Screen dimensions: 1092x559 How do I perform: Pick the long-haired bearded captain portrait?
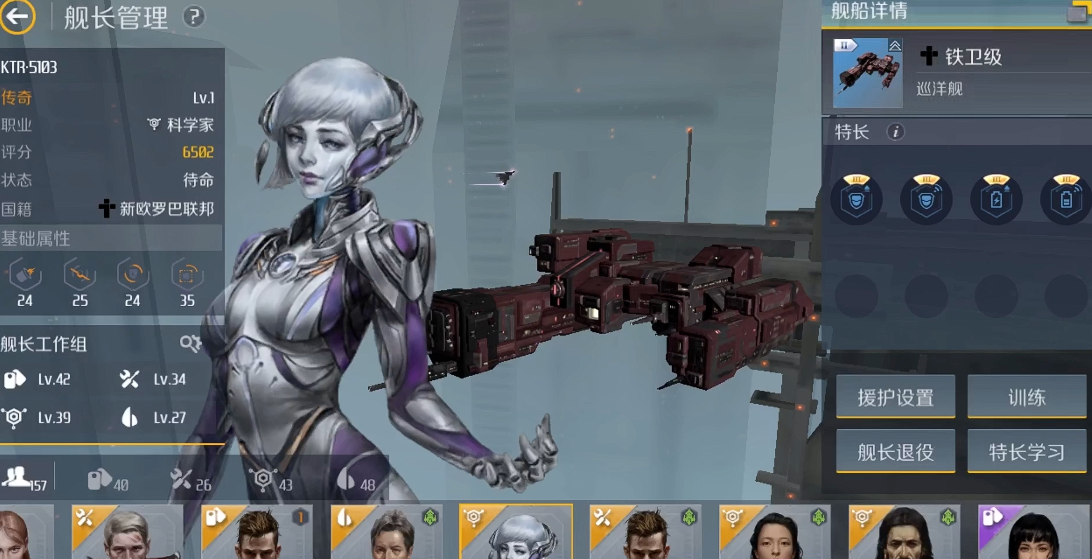coord(905,532)
